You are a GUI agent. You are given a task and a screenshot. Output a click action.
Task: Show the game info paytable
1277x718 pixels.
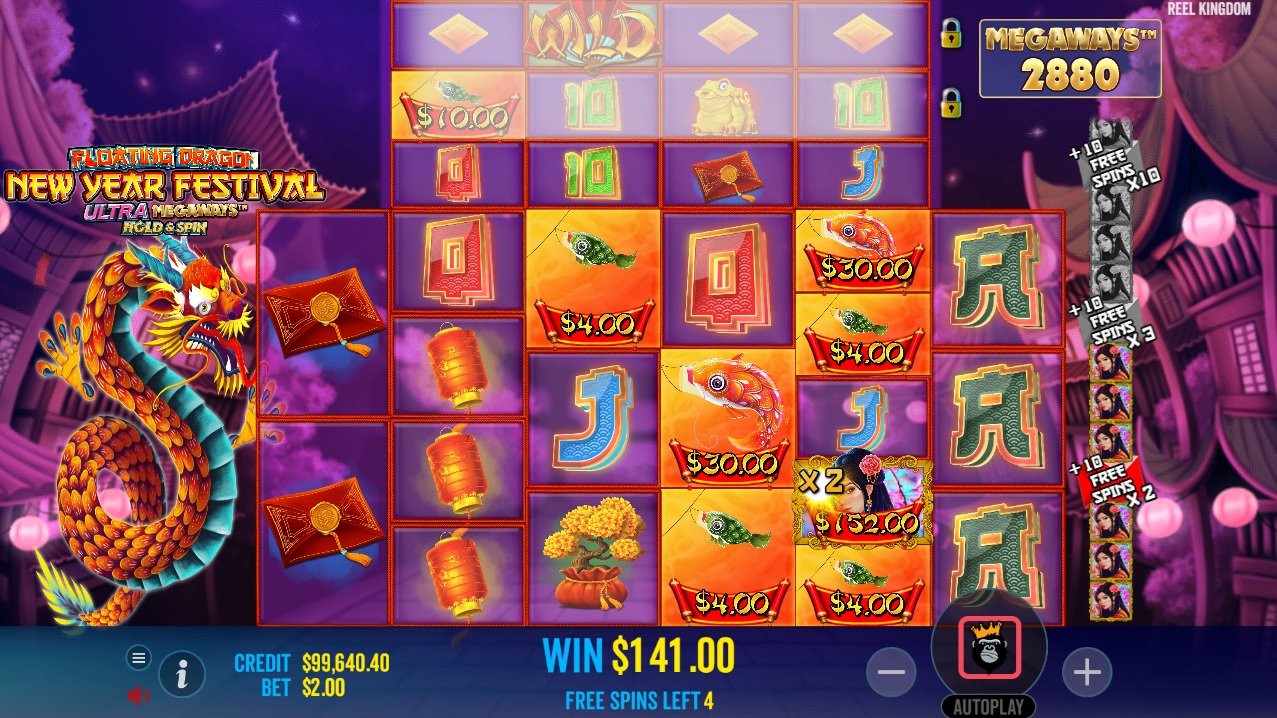pos(182,675)
